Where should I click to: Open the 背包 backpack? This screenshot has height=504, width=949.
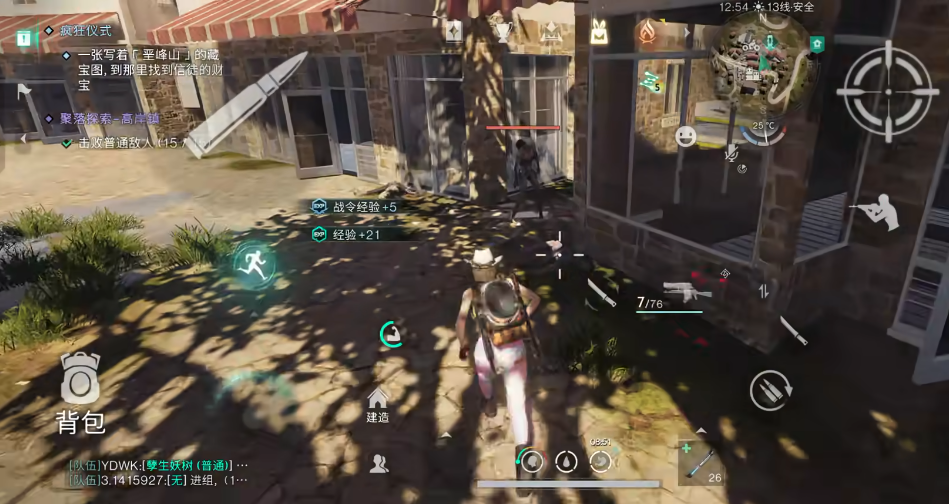(80, 392)
